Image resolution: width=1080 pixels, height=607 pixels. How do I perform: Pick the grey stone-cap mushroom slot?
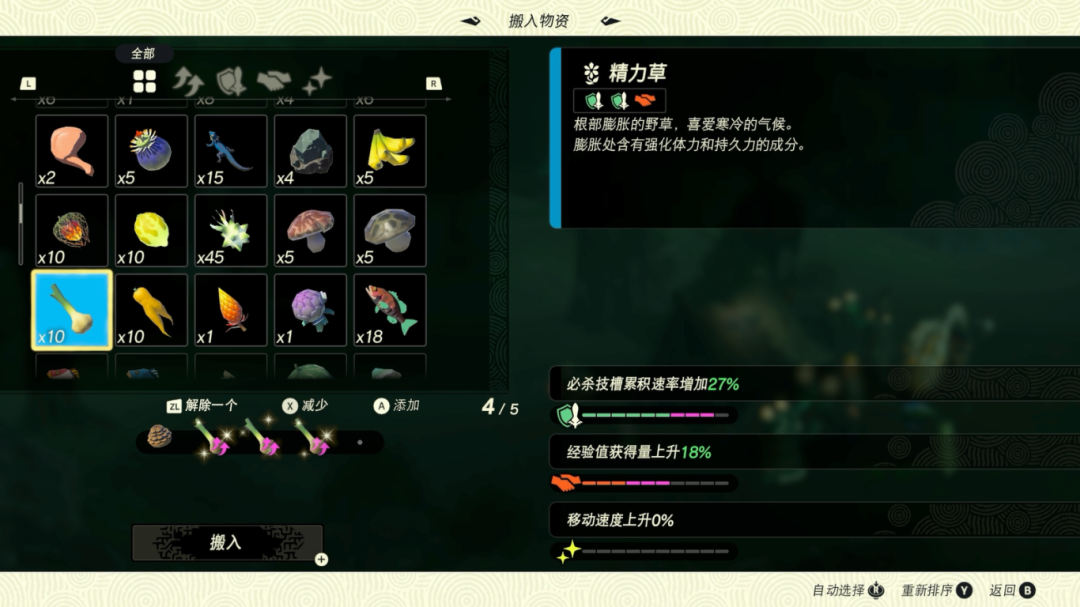pyautogui.click(x=390, y=231)
